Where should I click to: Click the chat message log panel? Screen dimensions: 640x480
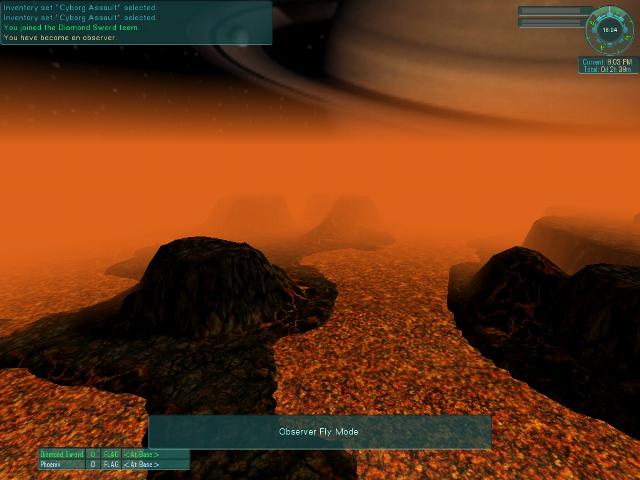pyautogui.click(x=135, y=22)
